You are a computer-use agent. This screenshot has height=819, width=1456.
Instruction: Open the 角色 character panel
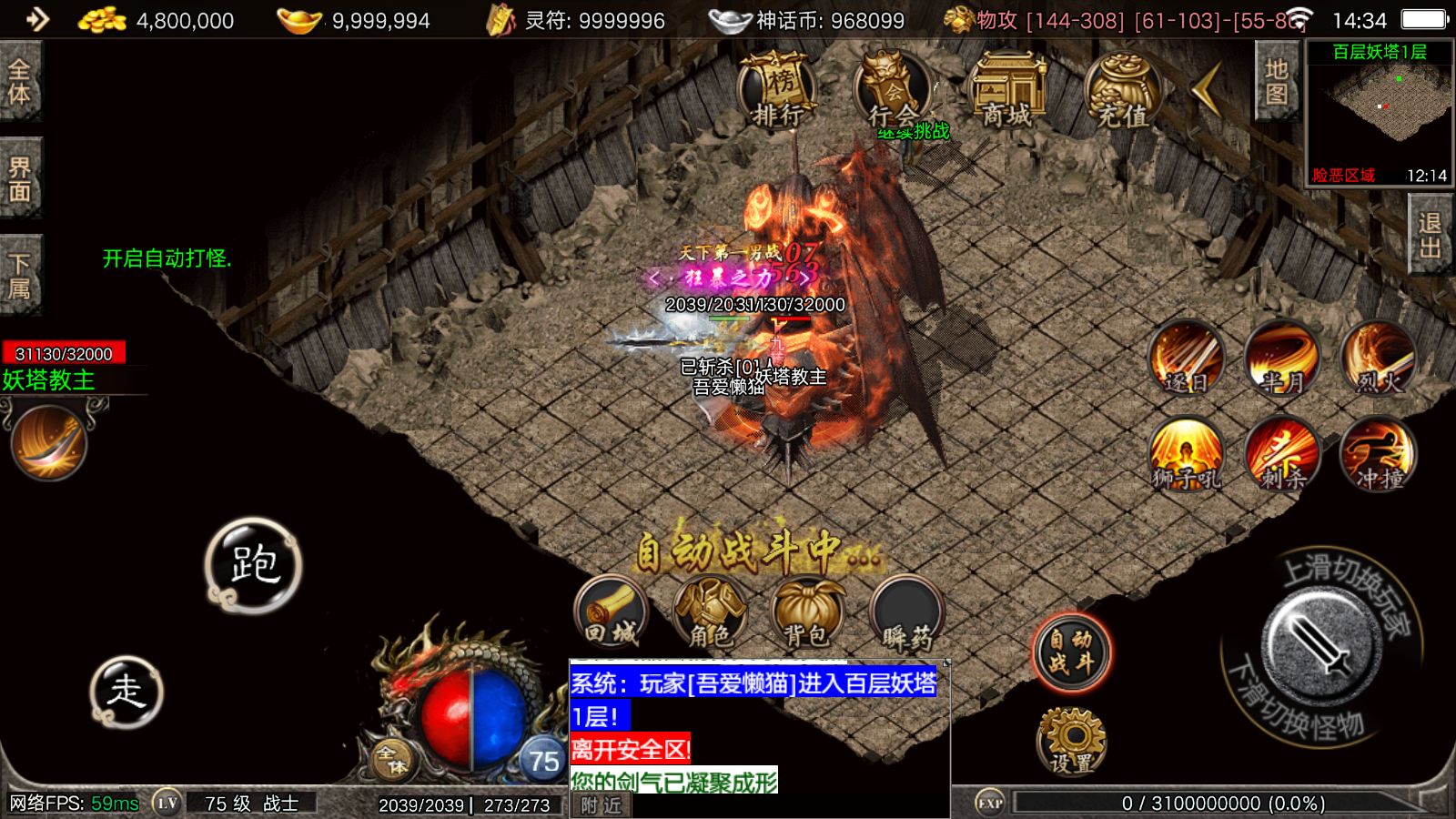710,614
